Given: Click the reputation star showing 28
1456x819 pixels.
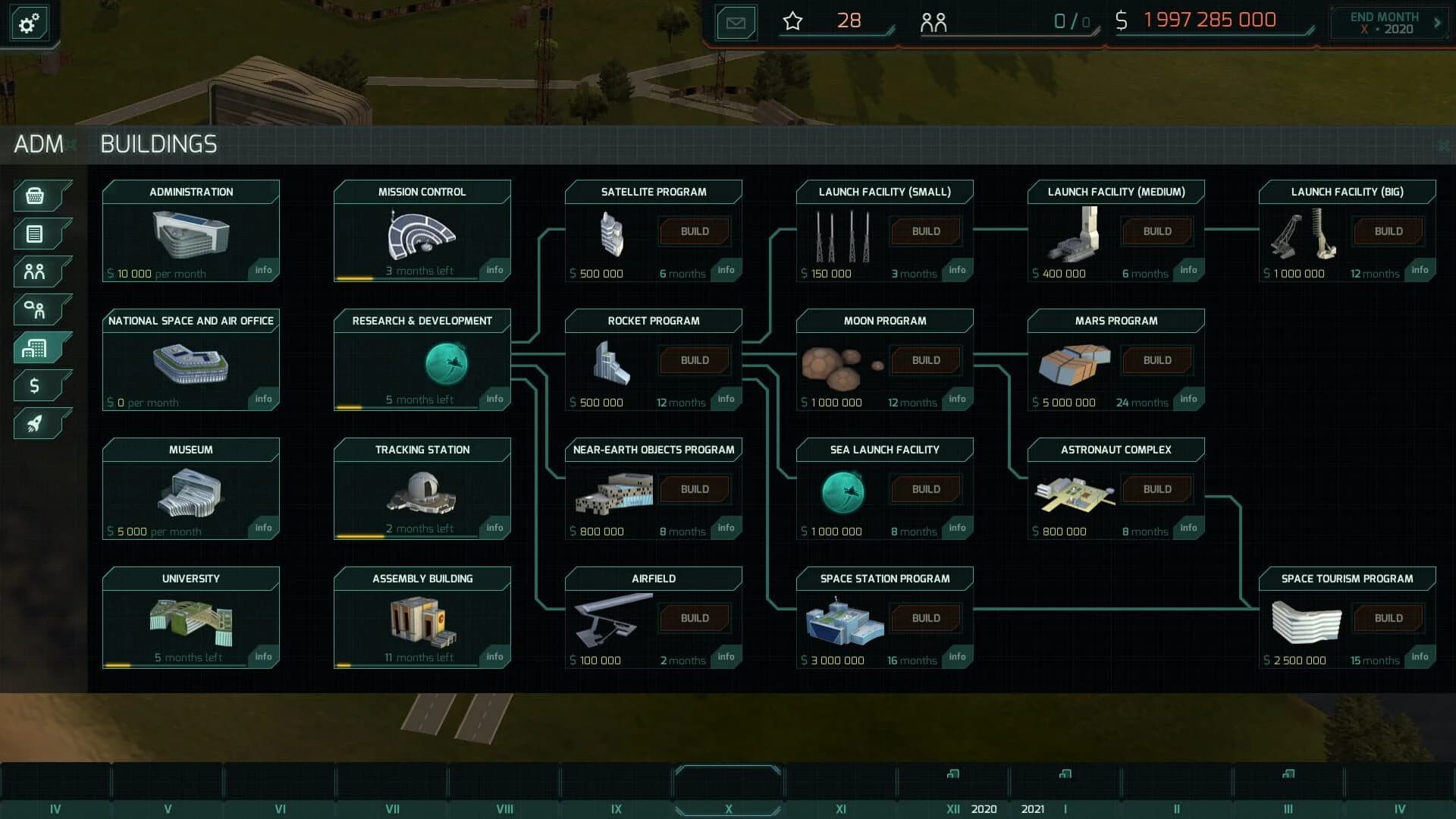Looking at the screenshot, I should click(792, 21).
